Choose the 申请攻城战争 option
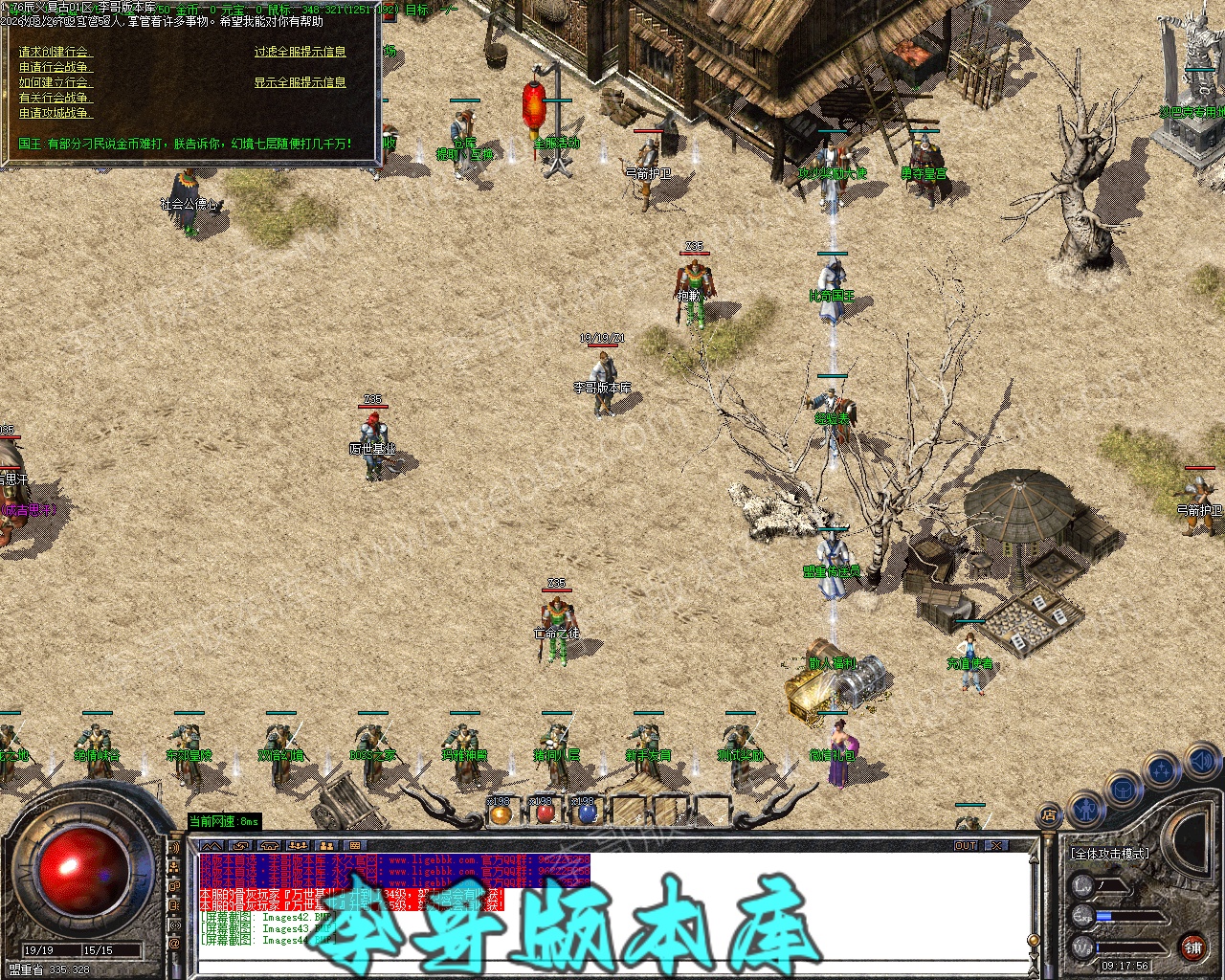The image size is (1225, 980). pos(55,113)
